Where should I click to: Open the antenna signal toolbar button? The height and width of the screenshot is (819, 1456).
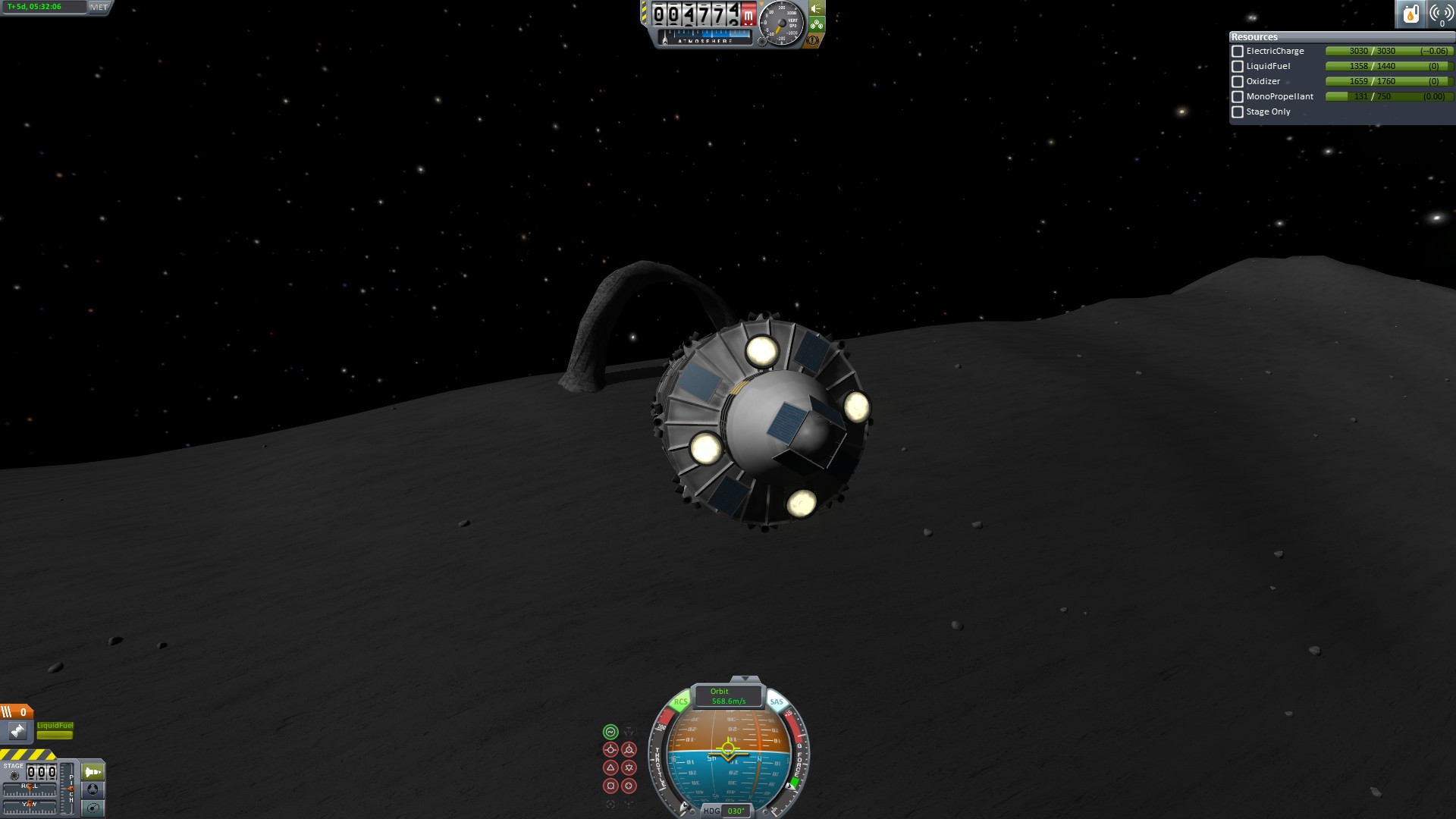click(x=1440, y=14)
